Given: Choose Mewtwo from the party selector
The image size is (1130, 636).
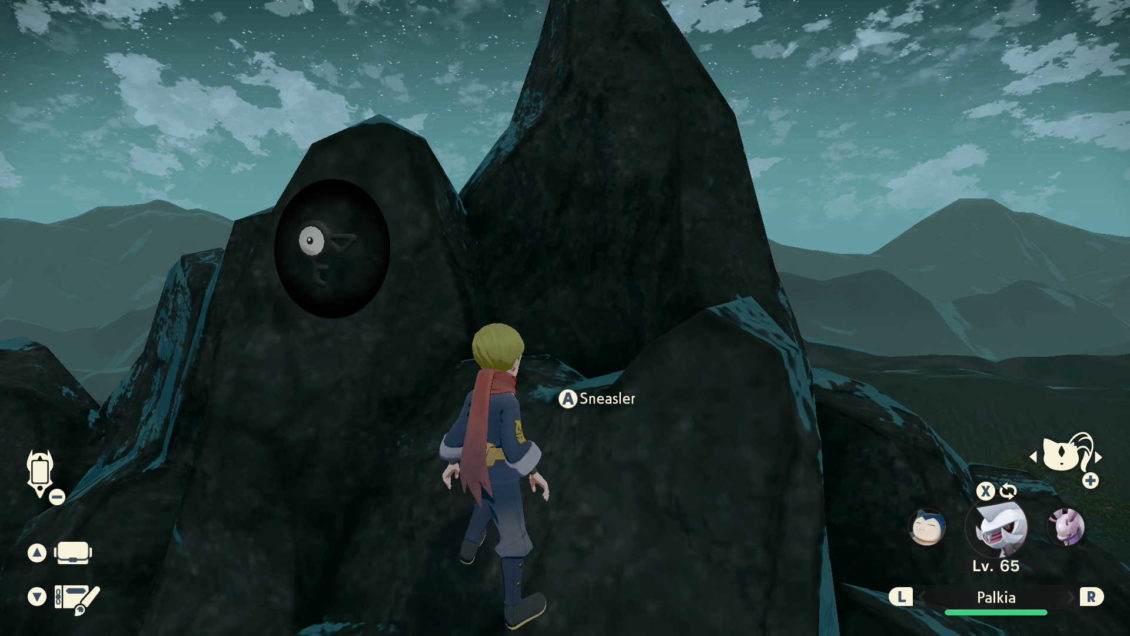Looking at the screenshot, I should 1065,526.
